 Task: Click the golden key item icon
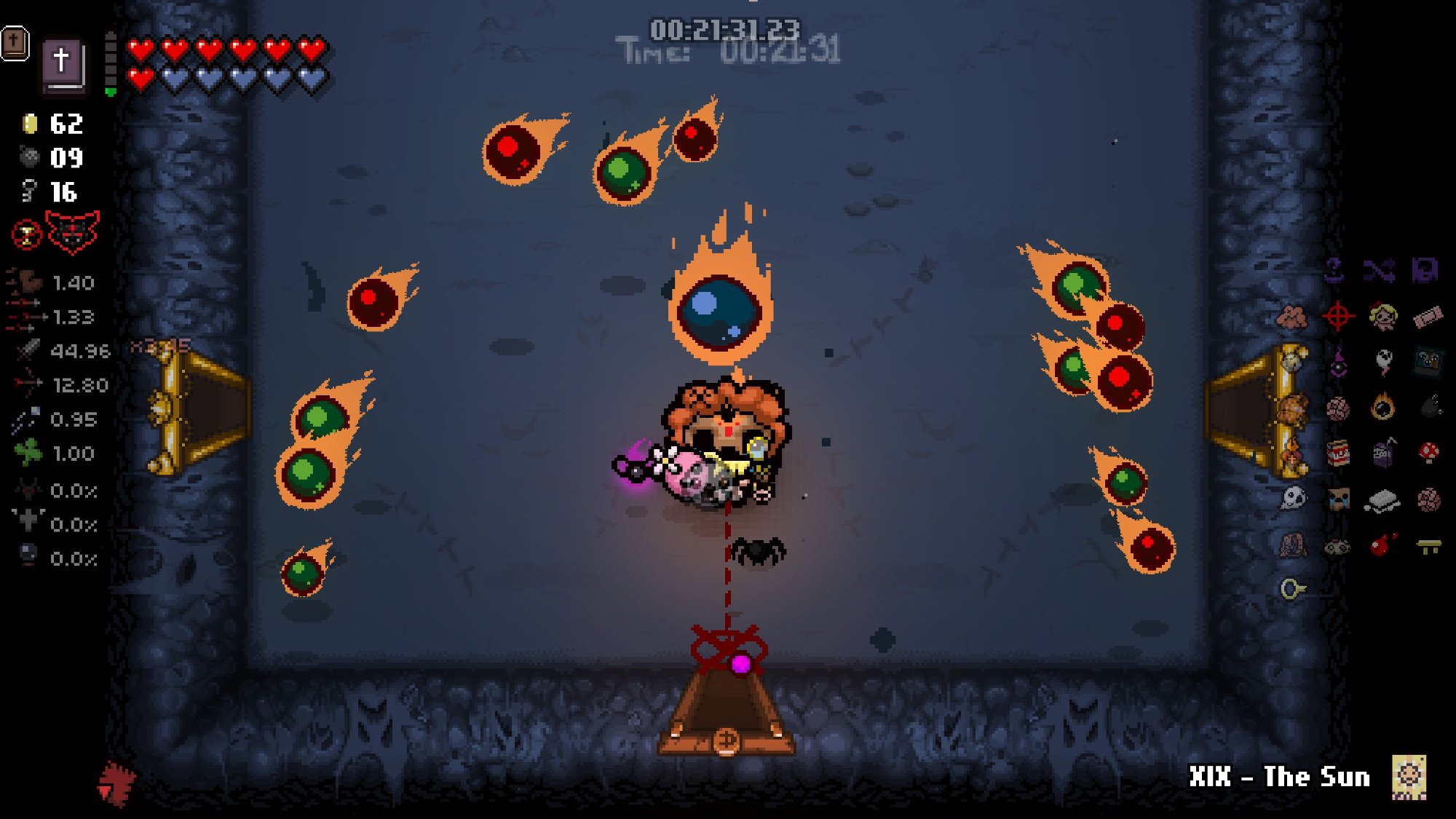tap(1293, 588)
